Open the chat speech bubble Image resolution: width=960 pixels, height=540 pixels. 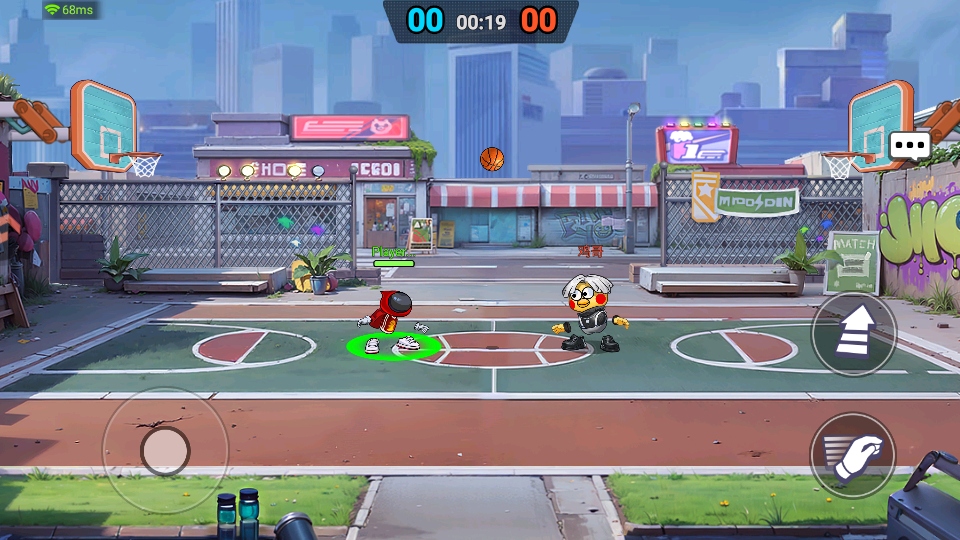pos(909,145)
